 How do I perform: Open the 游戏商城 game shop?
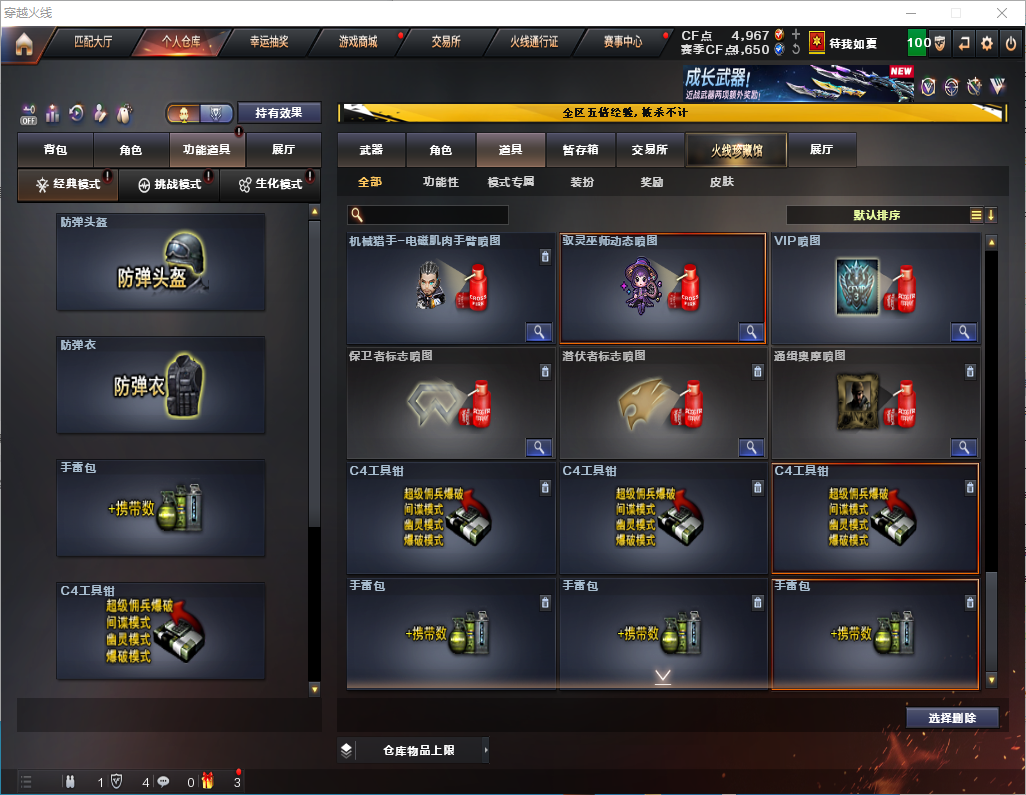[x=358, y=42]
